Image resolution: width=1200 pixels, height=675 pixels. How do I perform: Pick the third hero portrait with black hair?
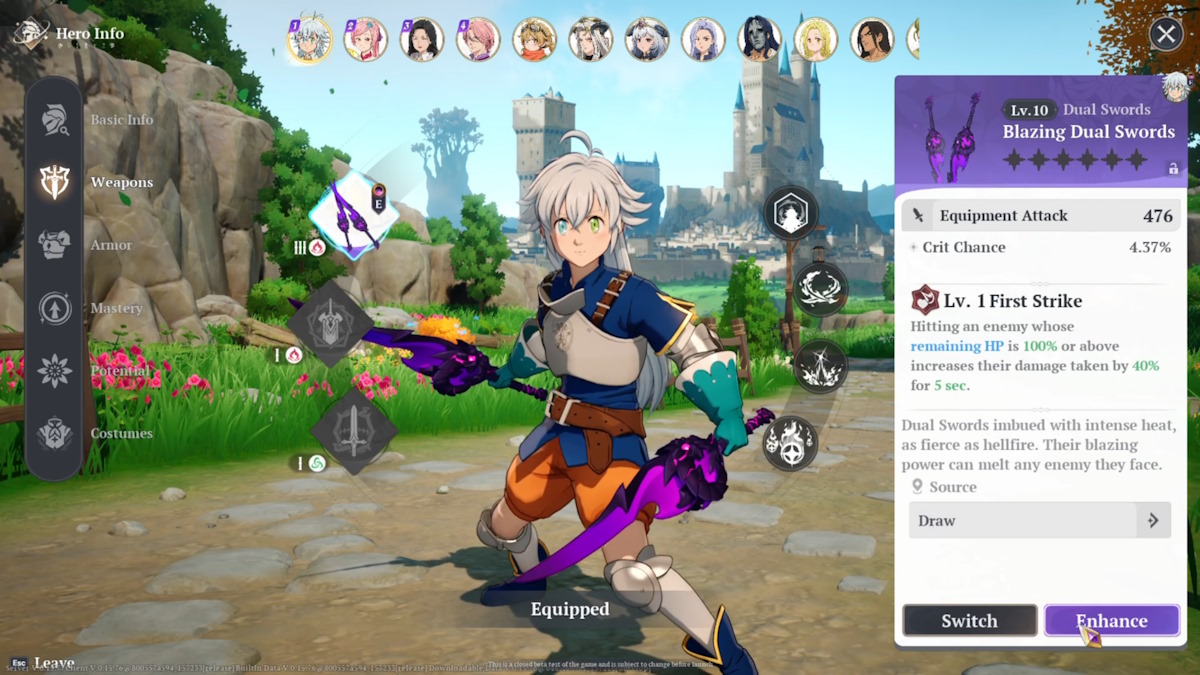(421, 40)
